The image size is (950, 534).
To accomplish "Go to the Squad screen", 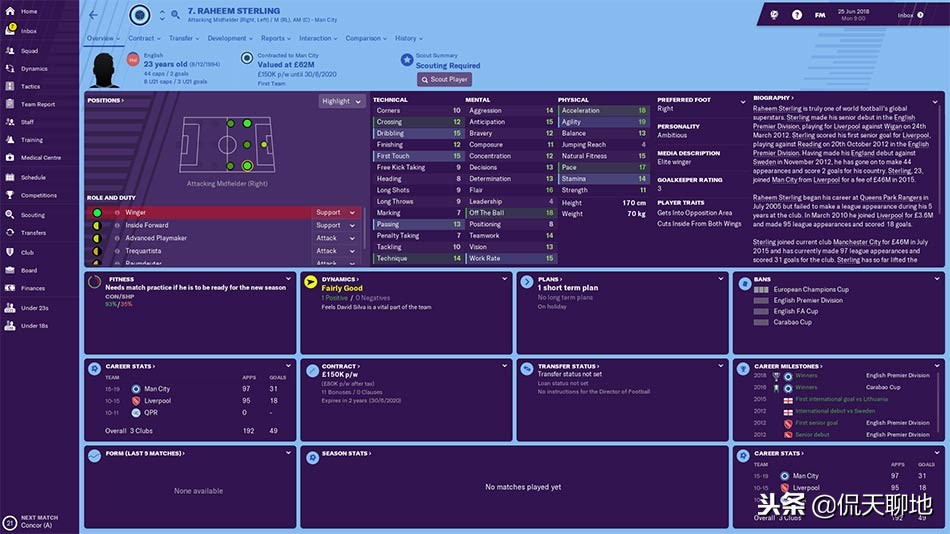I will [x=29, y=50].
